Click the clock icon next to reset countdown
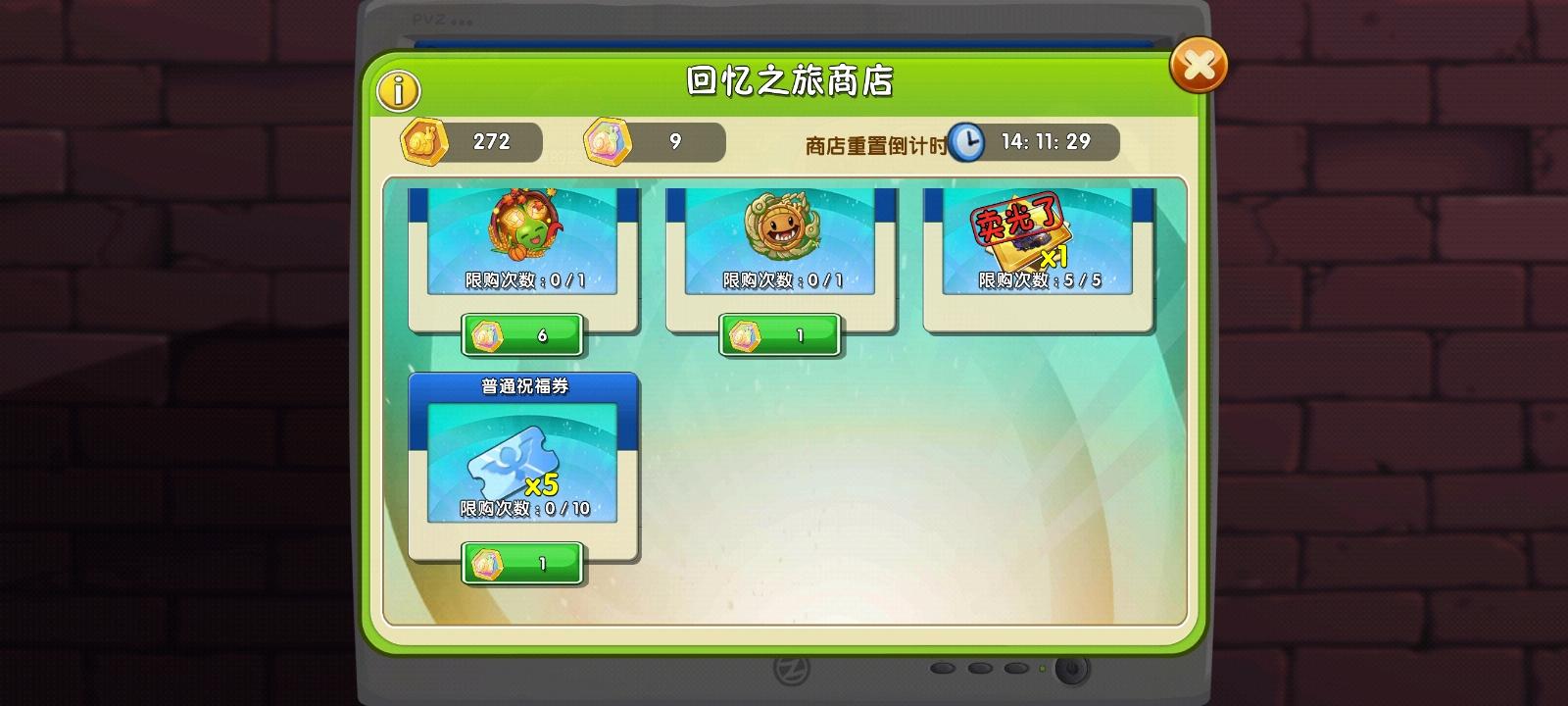This screenshot has width=1568, height=706. pos(968,142)
